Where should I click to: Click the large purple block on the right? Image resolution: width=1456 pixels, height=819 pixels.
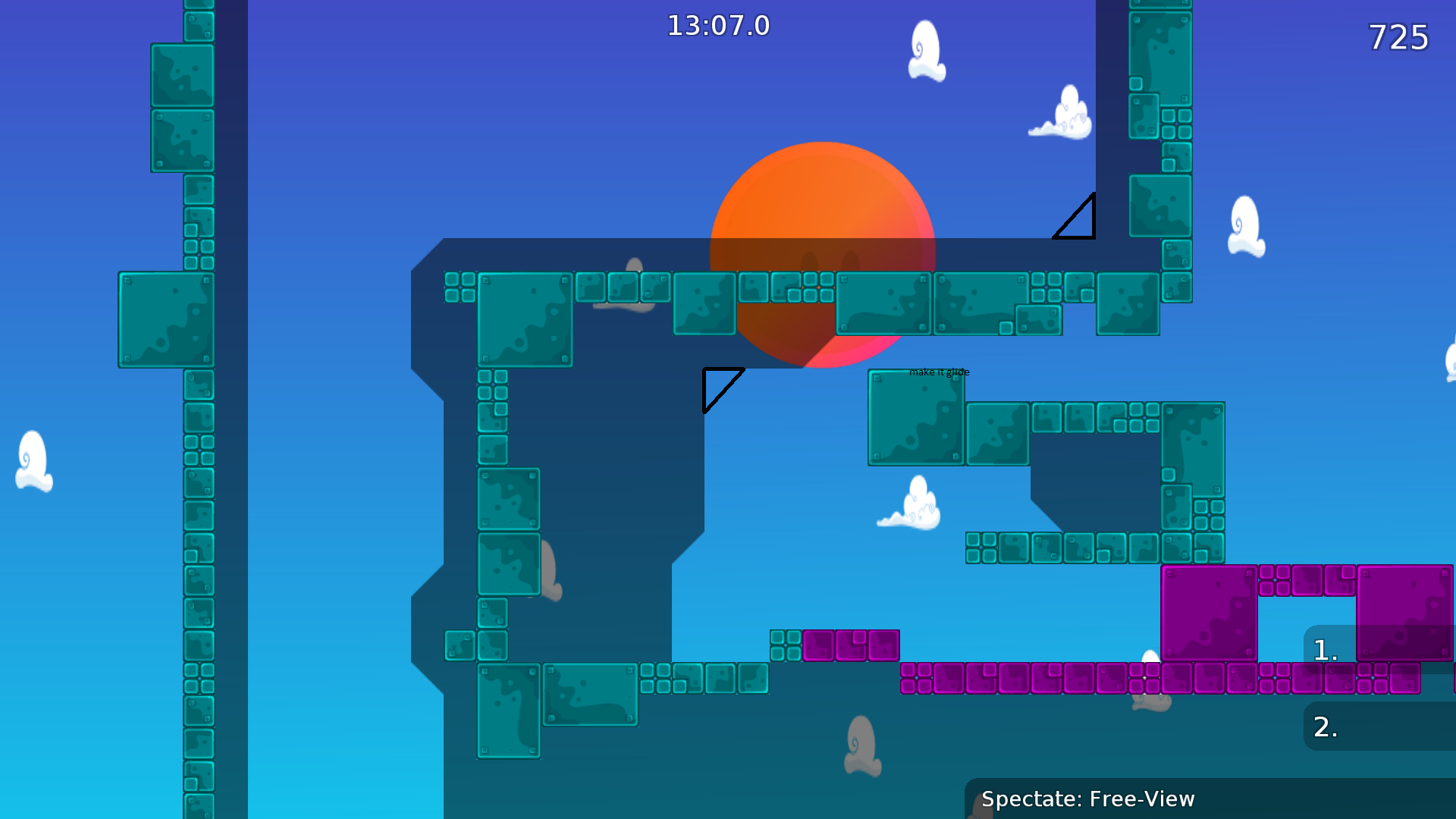tap(1210, 614)
